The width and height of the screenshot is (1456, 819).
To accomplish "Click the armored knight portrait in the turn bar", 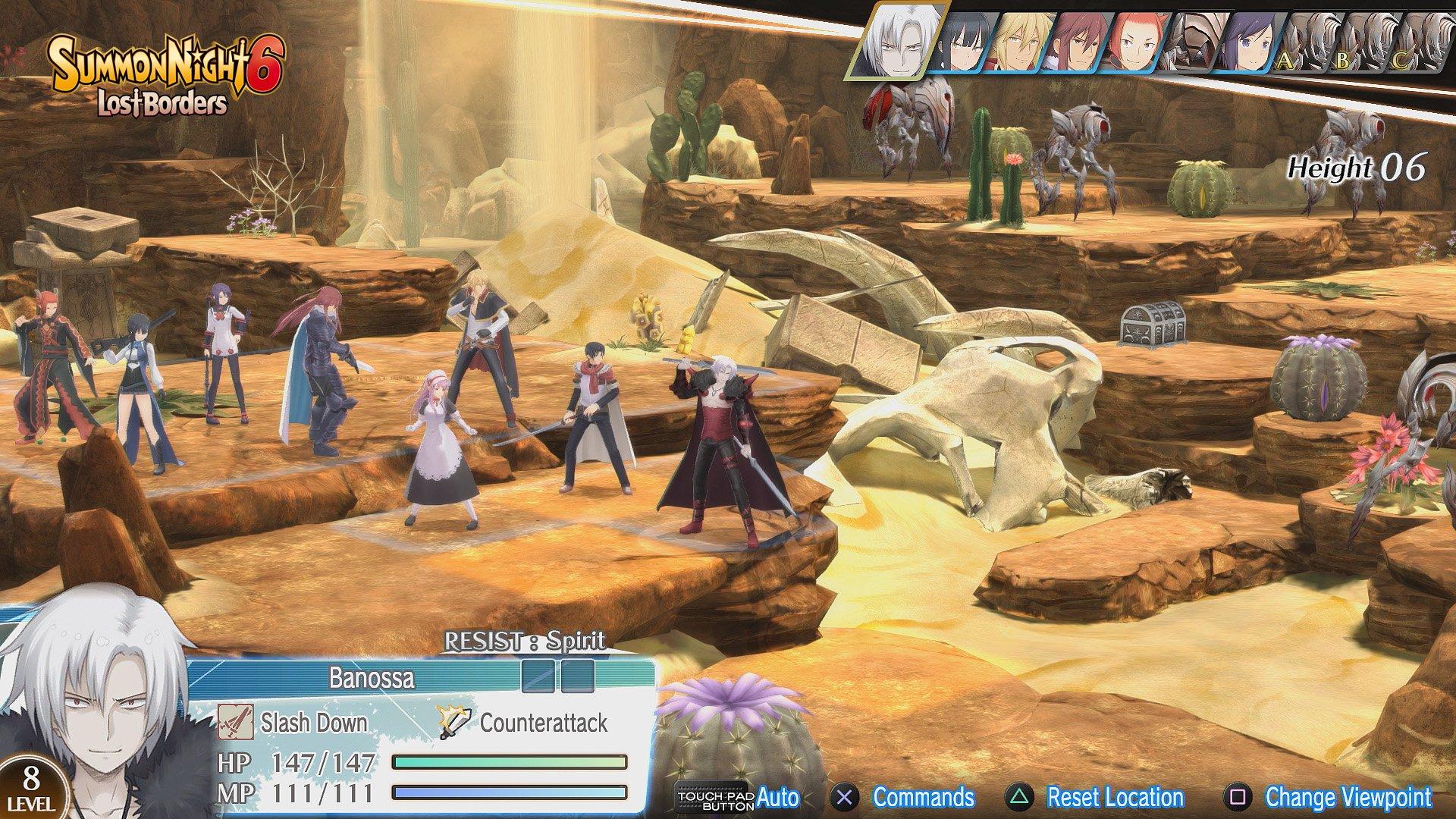I will point(1191,42).
